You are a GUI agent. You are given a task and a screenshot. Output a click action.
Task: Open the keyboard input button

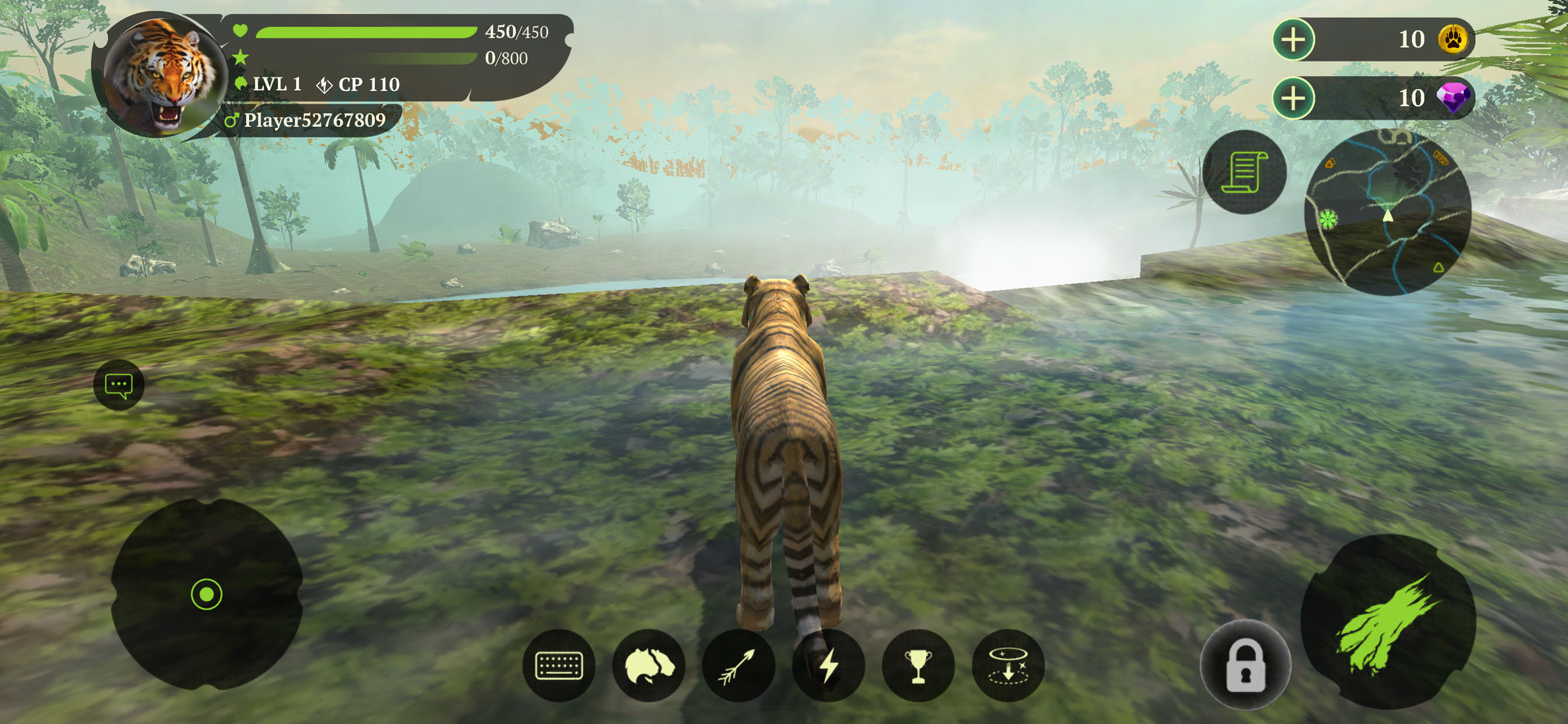coord(558,665)
